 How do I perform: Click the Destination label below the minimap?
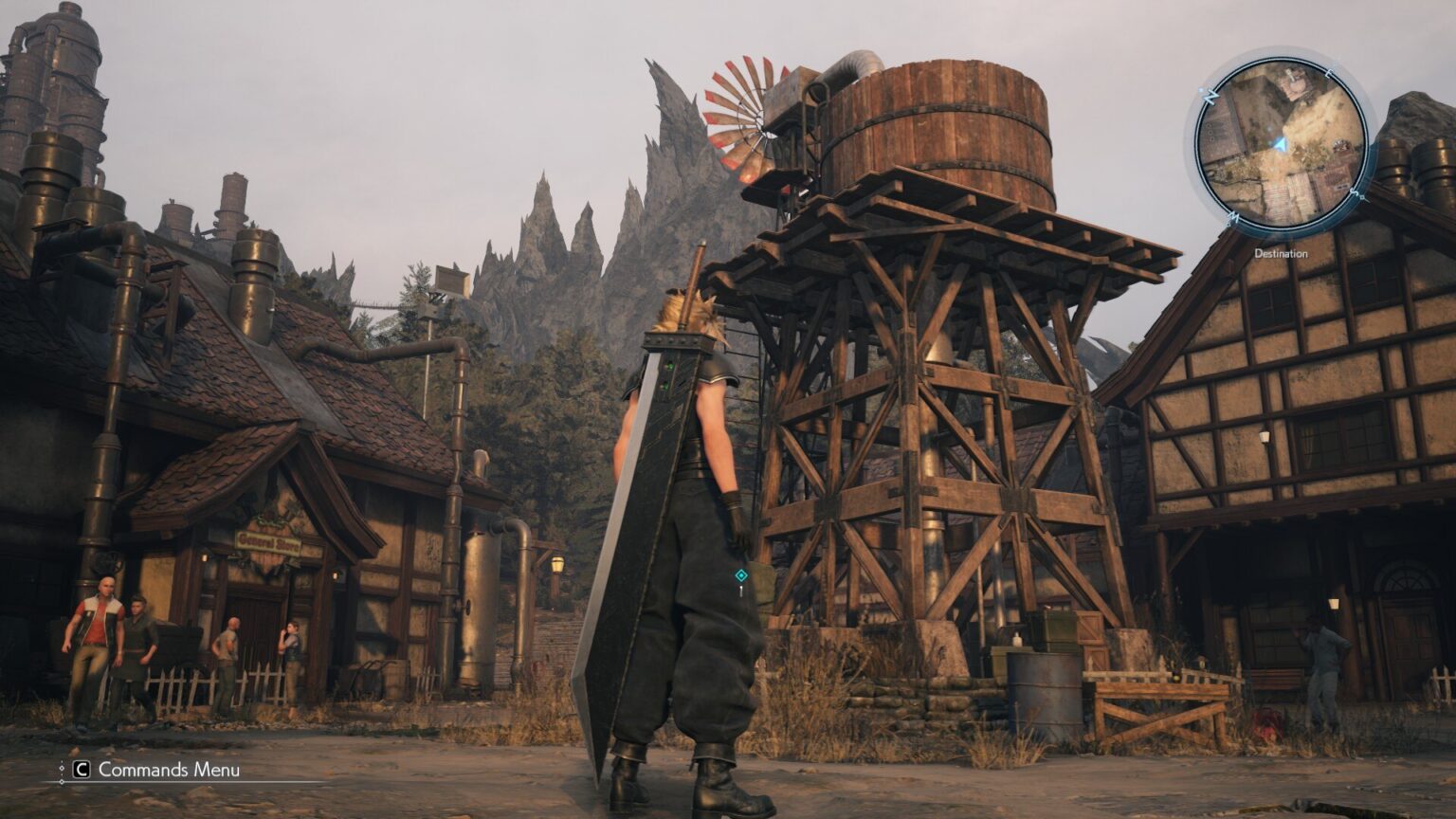1281,253
